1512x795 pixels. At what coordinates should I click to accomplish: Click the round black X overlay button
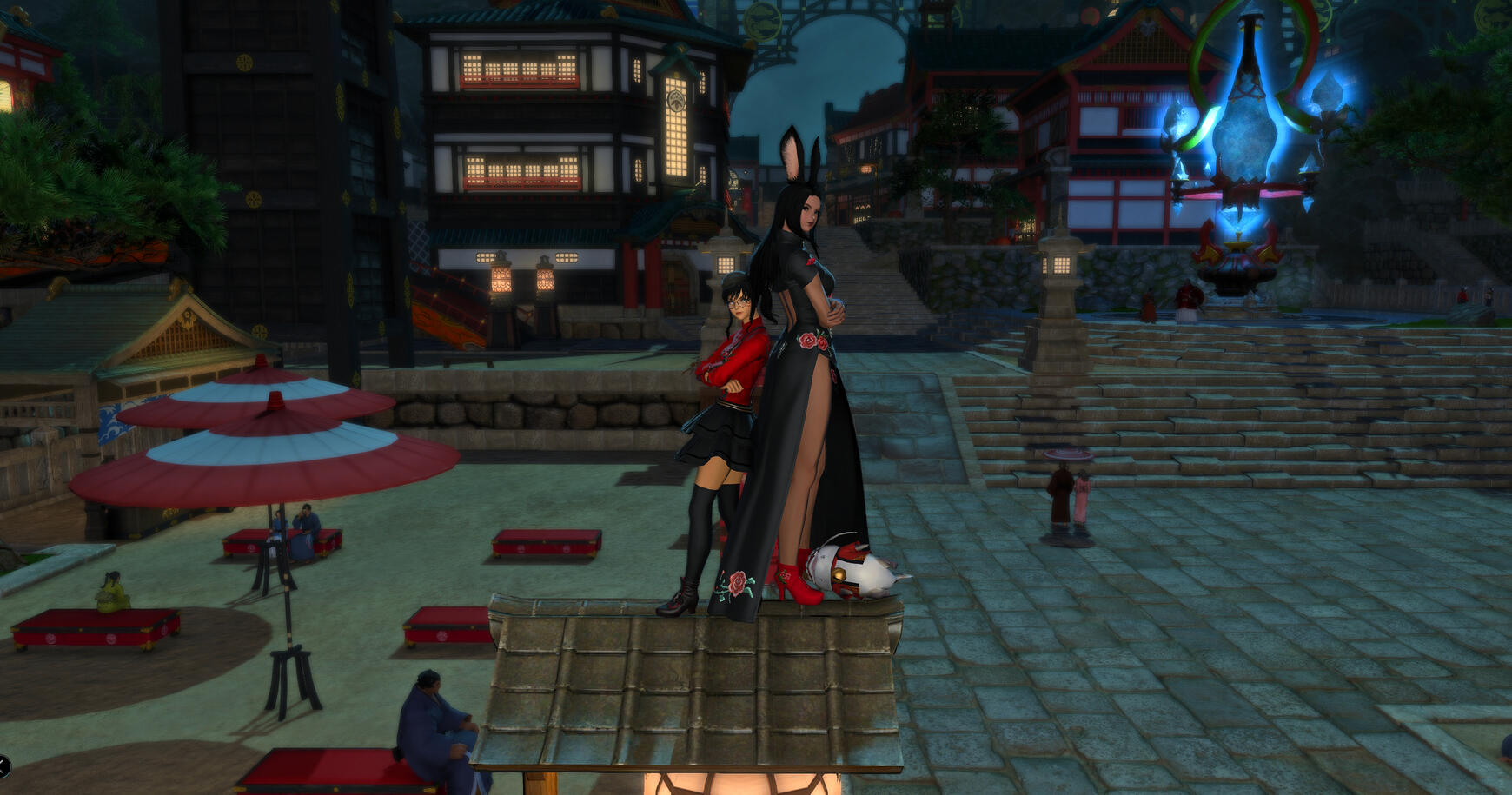coord(3,765)
